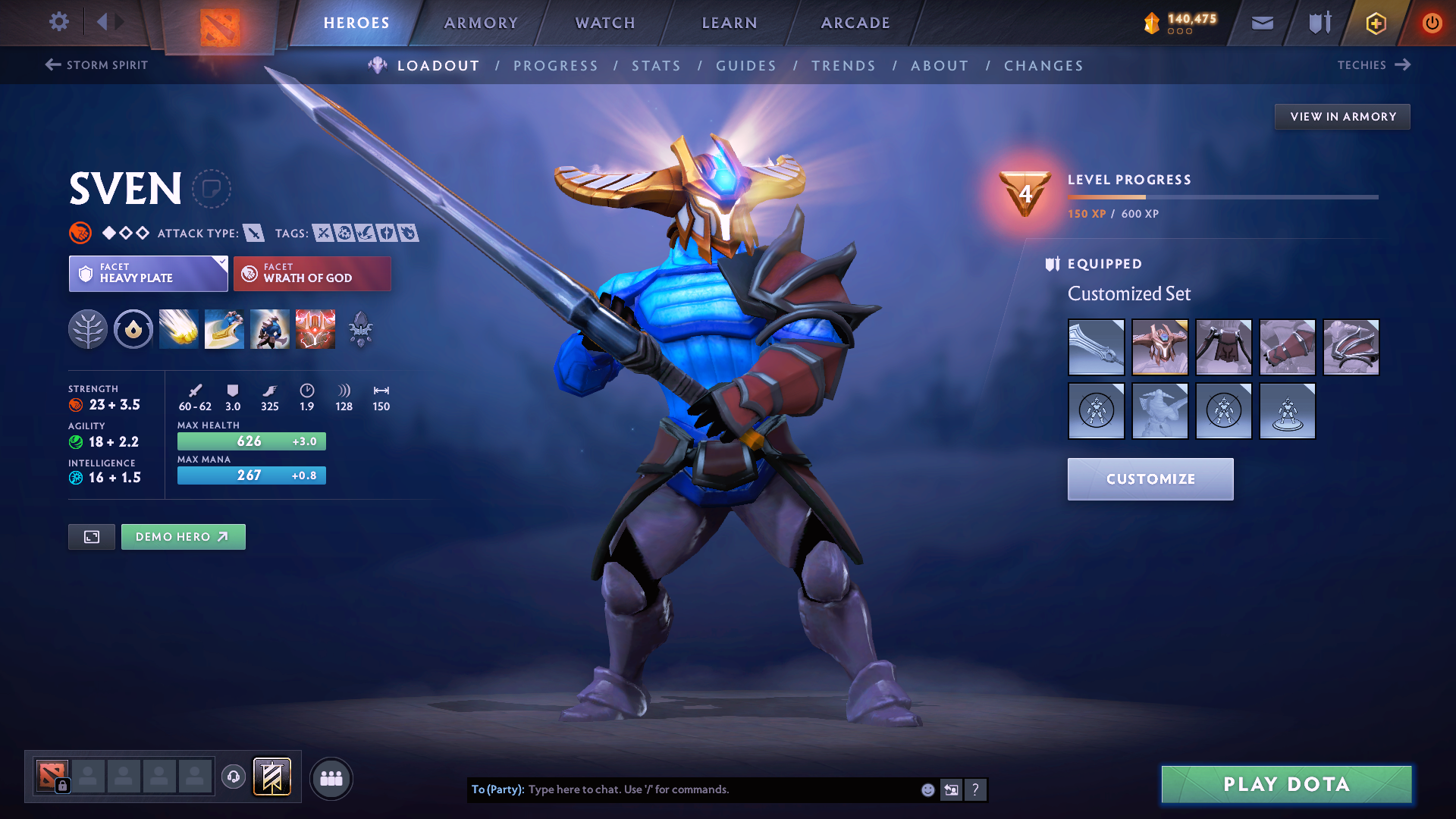
Task: Open the settings gear icon
Action: pyautogui.click(x=58, y=22)
